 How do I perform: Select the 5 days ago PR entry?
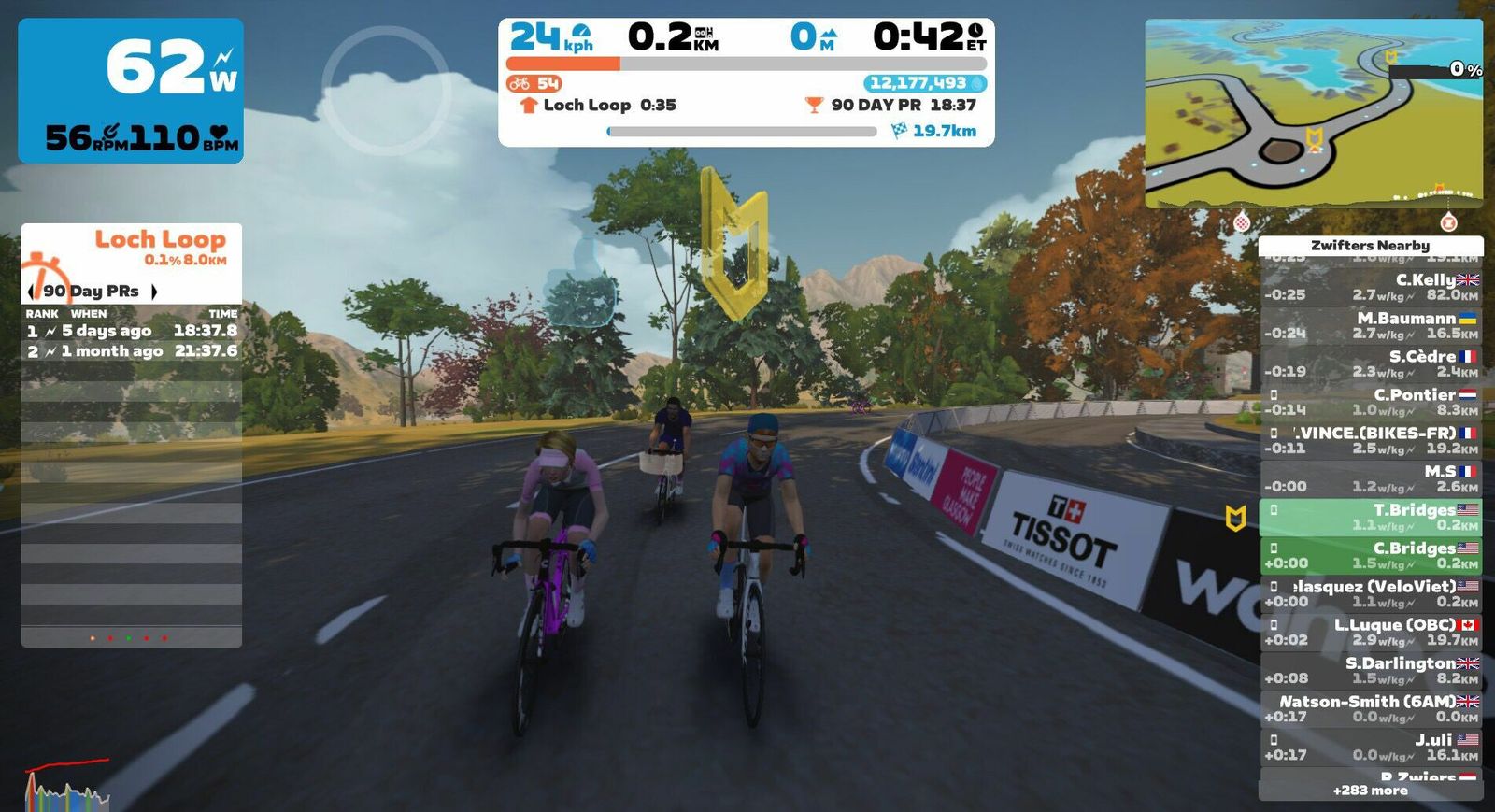132,331
